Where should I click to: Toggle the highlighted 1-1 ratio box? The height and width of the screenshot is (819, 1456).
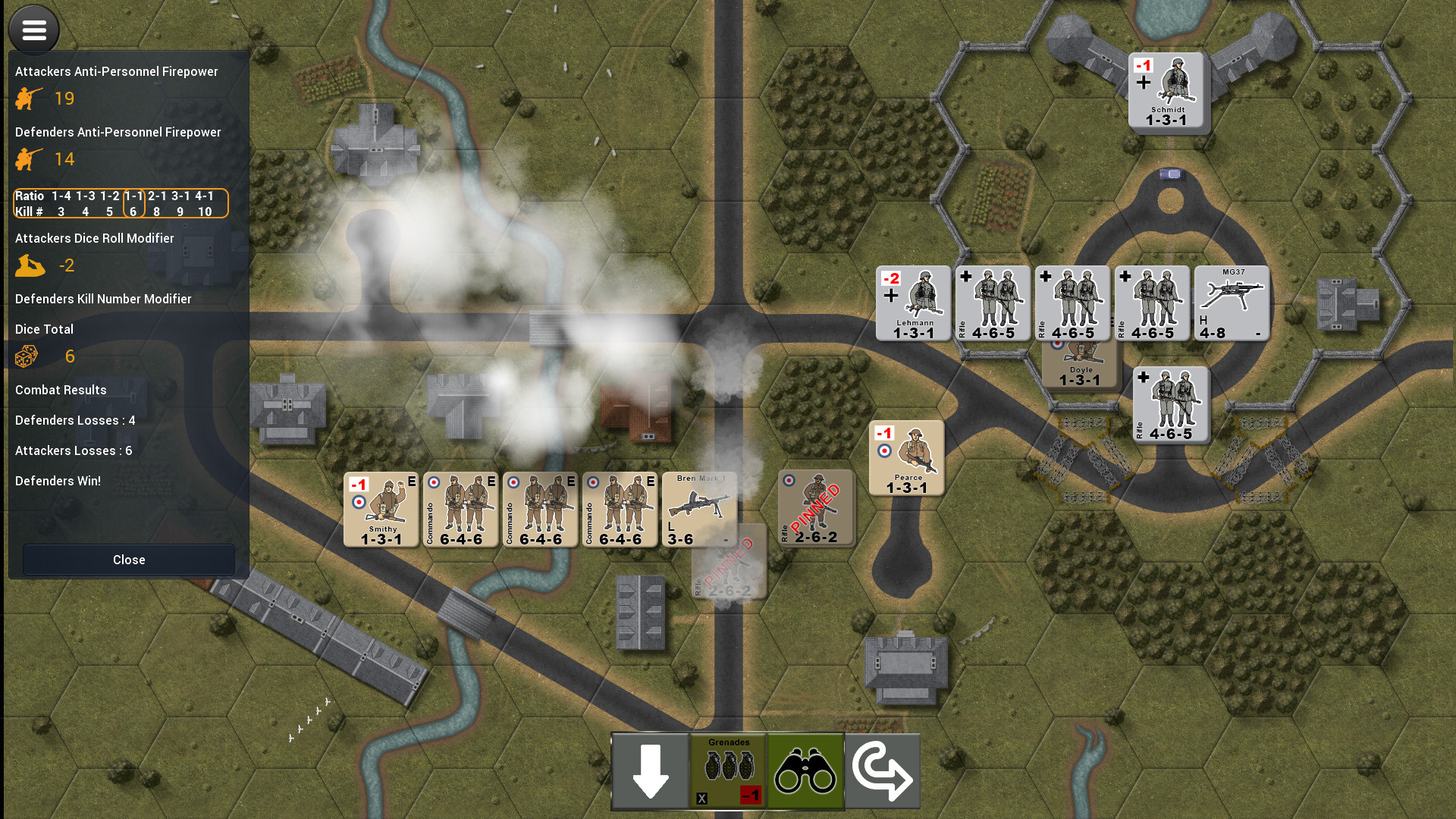[132, 203]
